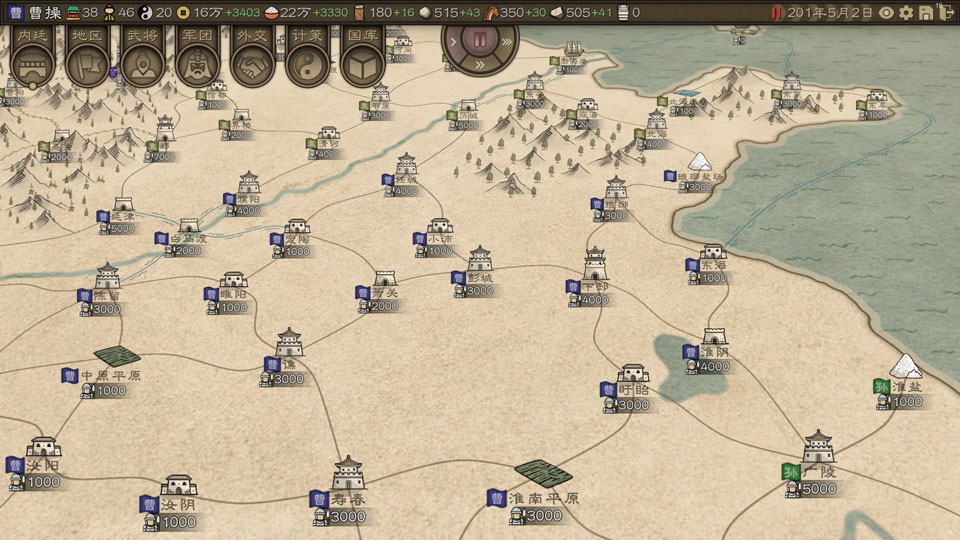Exit the game via the door icon
The image size is (960, 540).
(947, 13)
